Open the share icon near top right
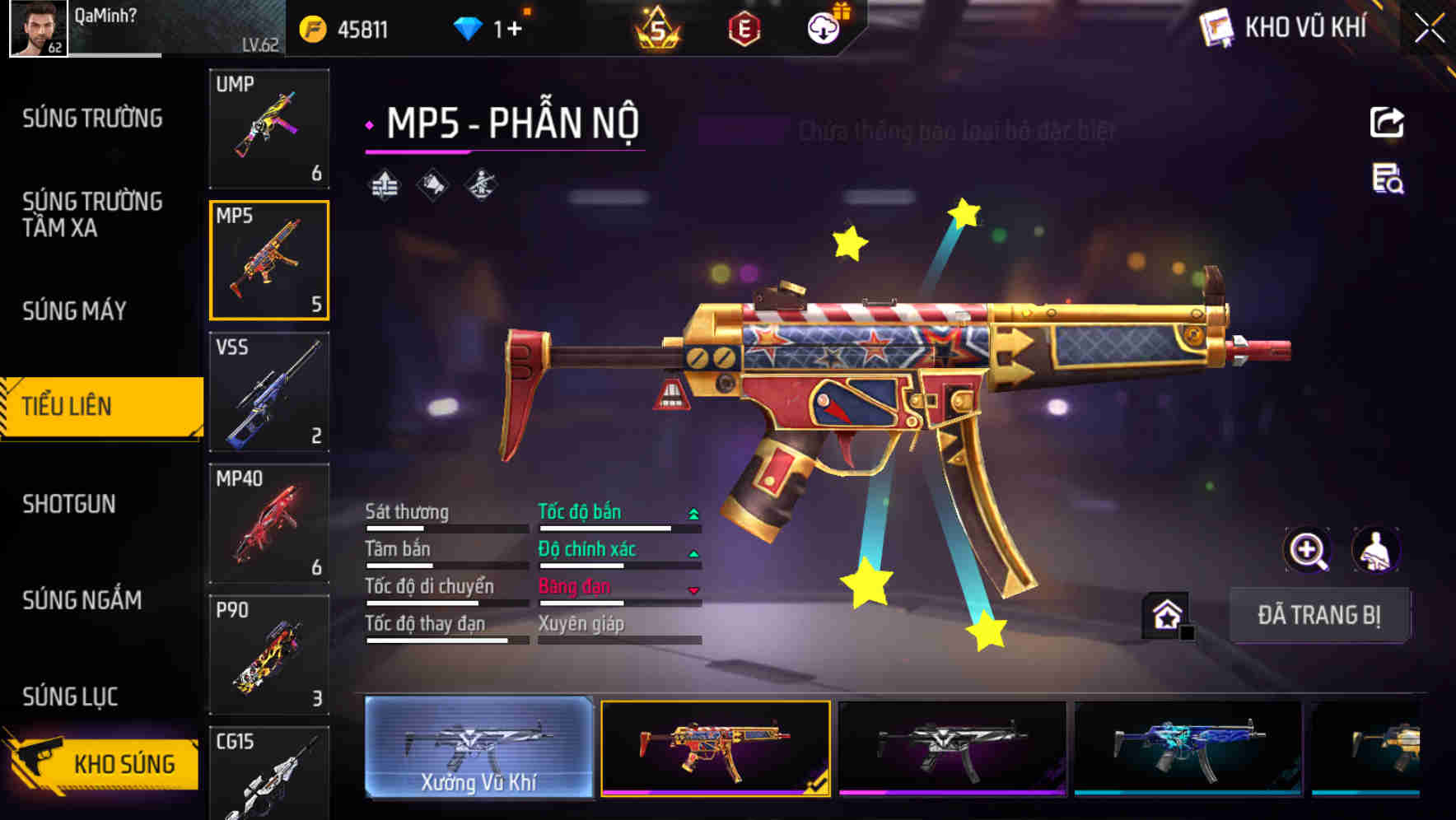This screenshot has height=820, width=1456. [x=1386, y=122]
